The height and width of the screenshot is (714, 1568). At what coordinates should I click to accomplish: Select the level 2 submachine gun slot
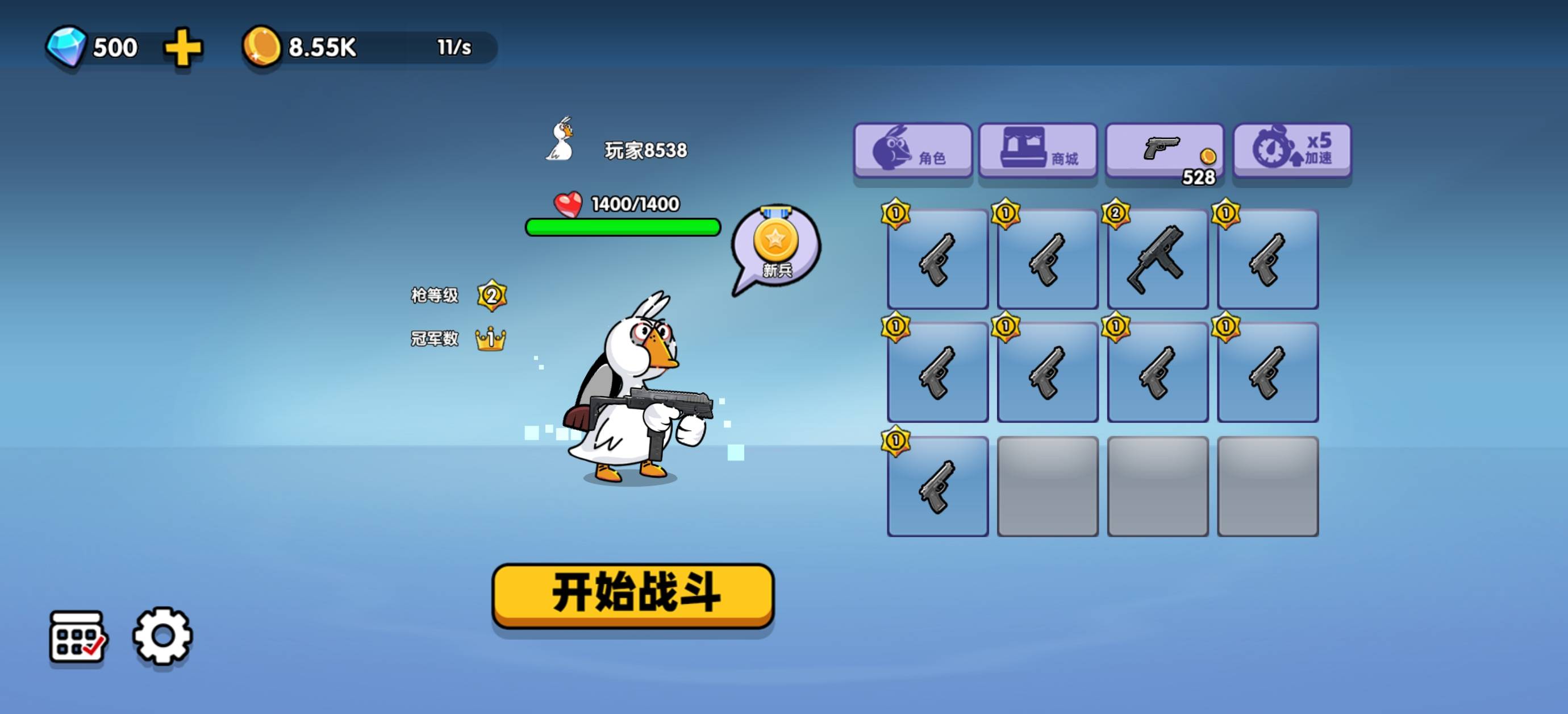pyautogui.click(x=1157, y=259)
